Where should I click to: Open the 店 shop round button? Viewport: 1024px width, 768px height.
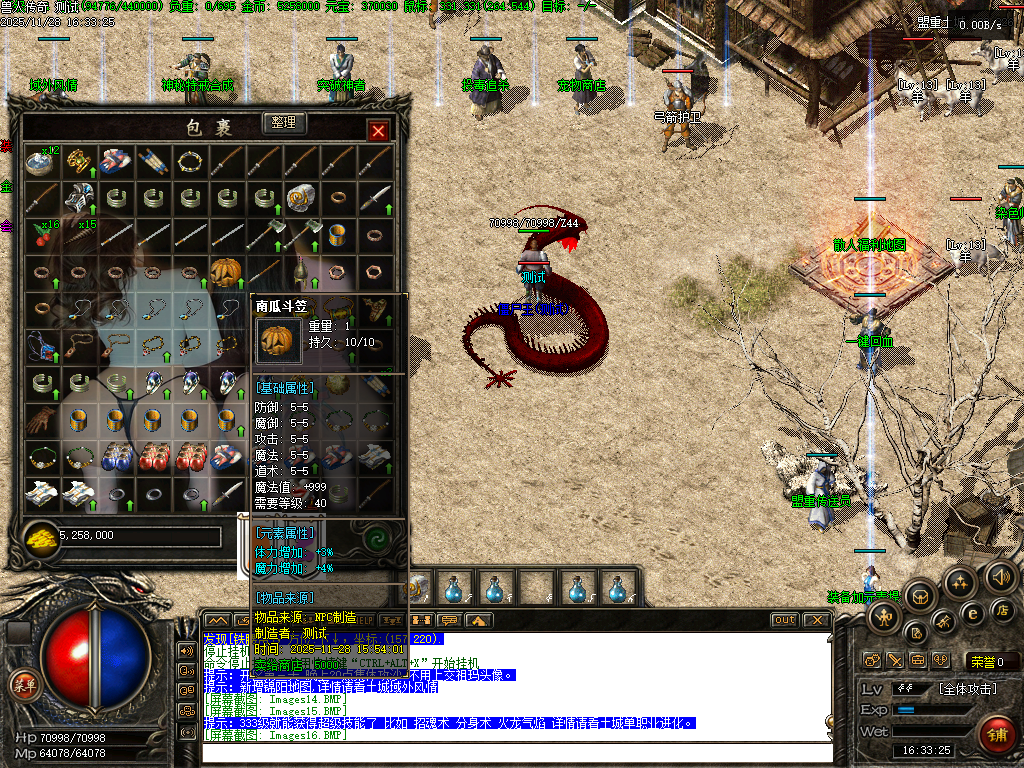click(1002, 611)
